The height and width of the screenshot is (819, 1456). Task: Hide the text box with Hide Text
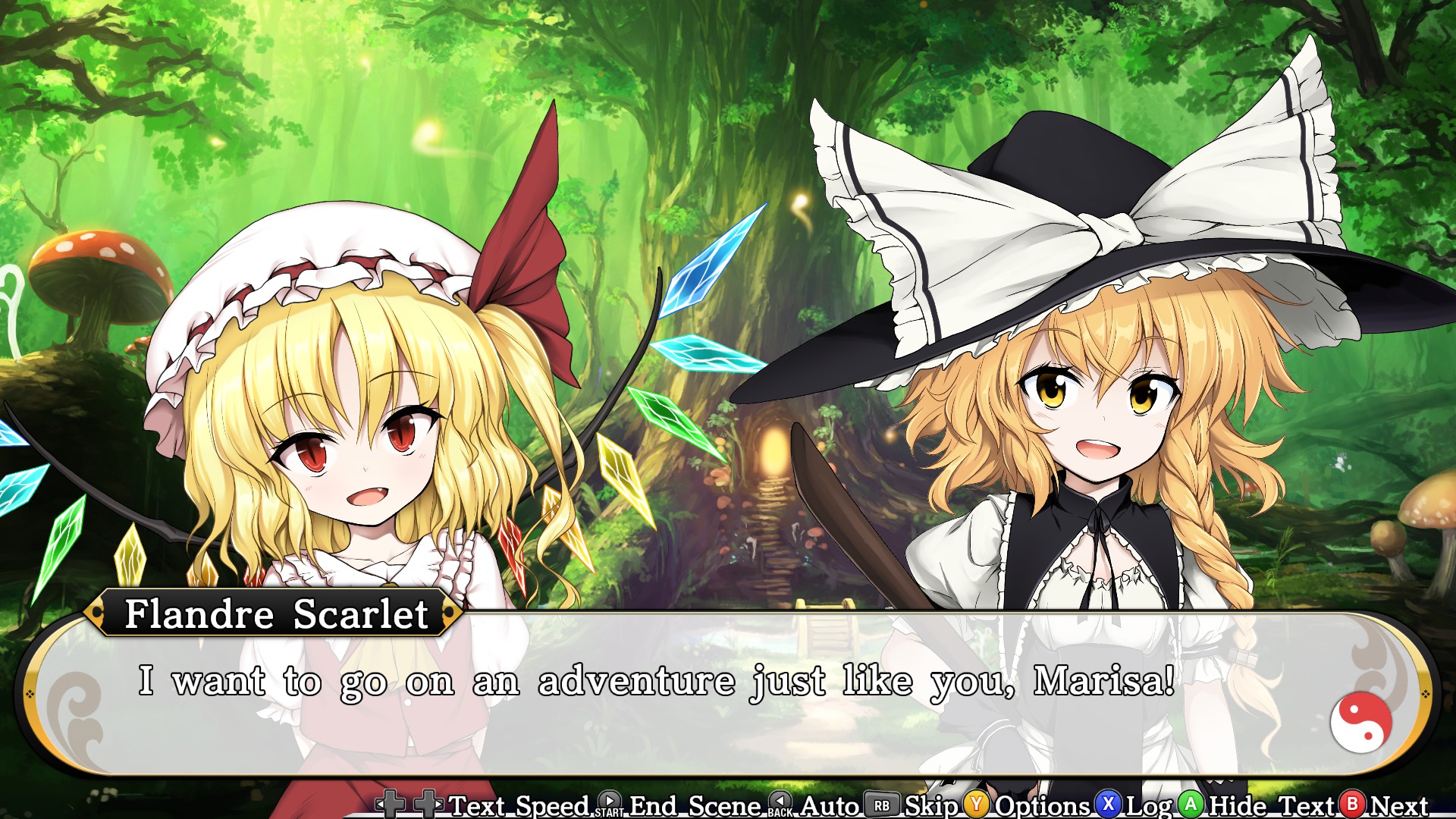pos(1272,805)
